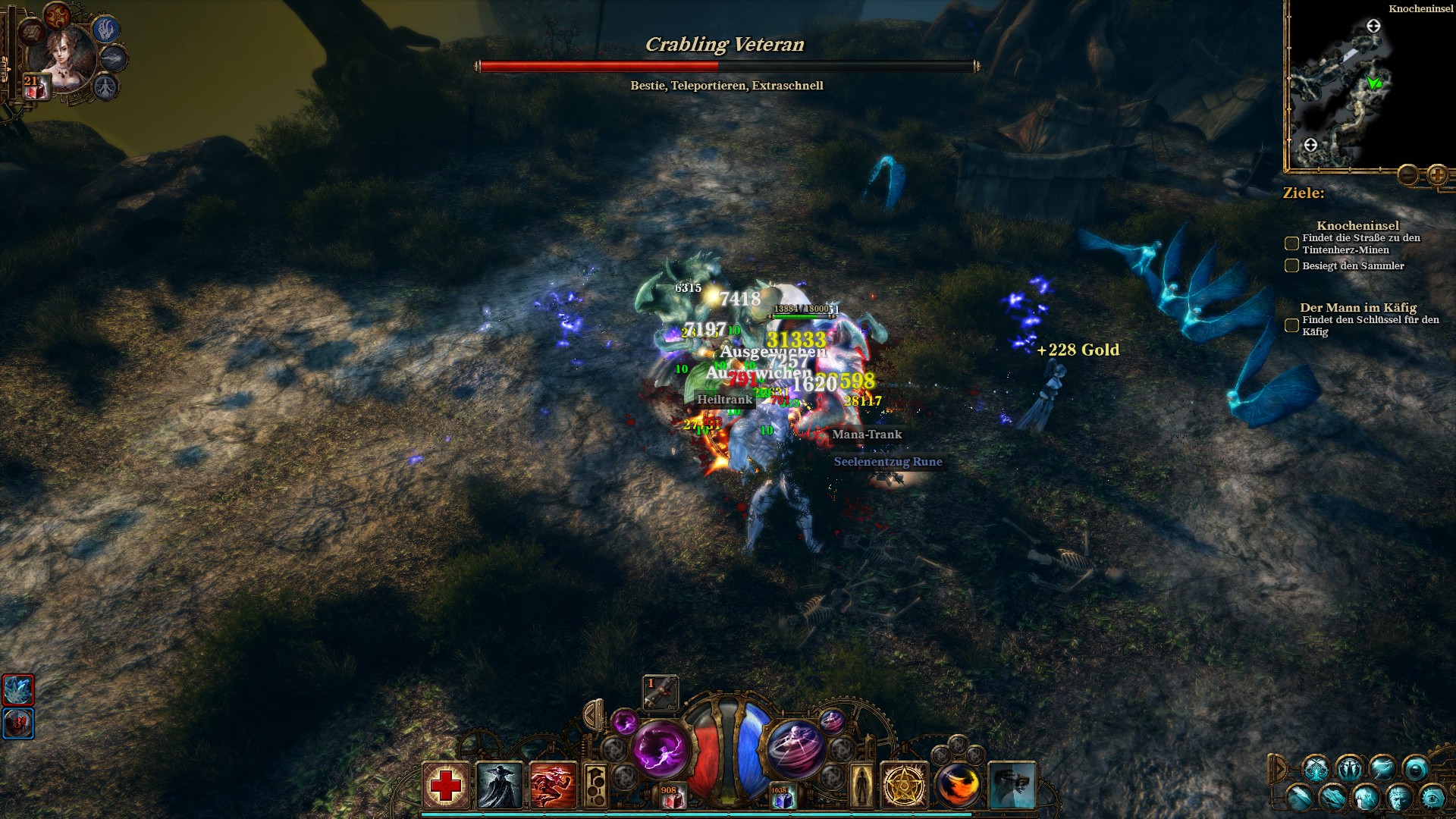The height and width of the screenshot is (819, 1456).
Task: Zoom out the minimap with the minus button
Action: [1409, 175]
